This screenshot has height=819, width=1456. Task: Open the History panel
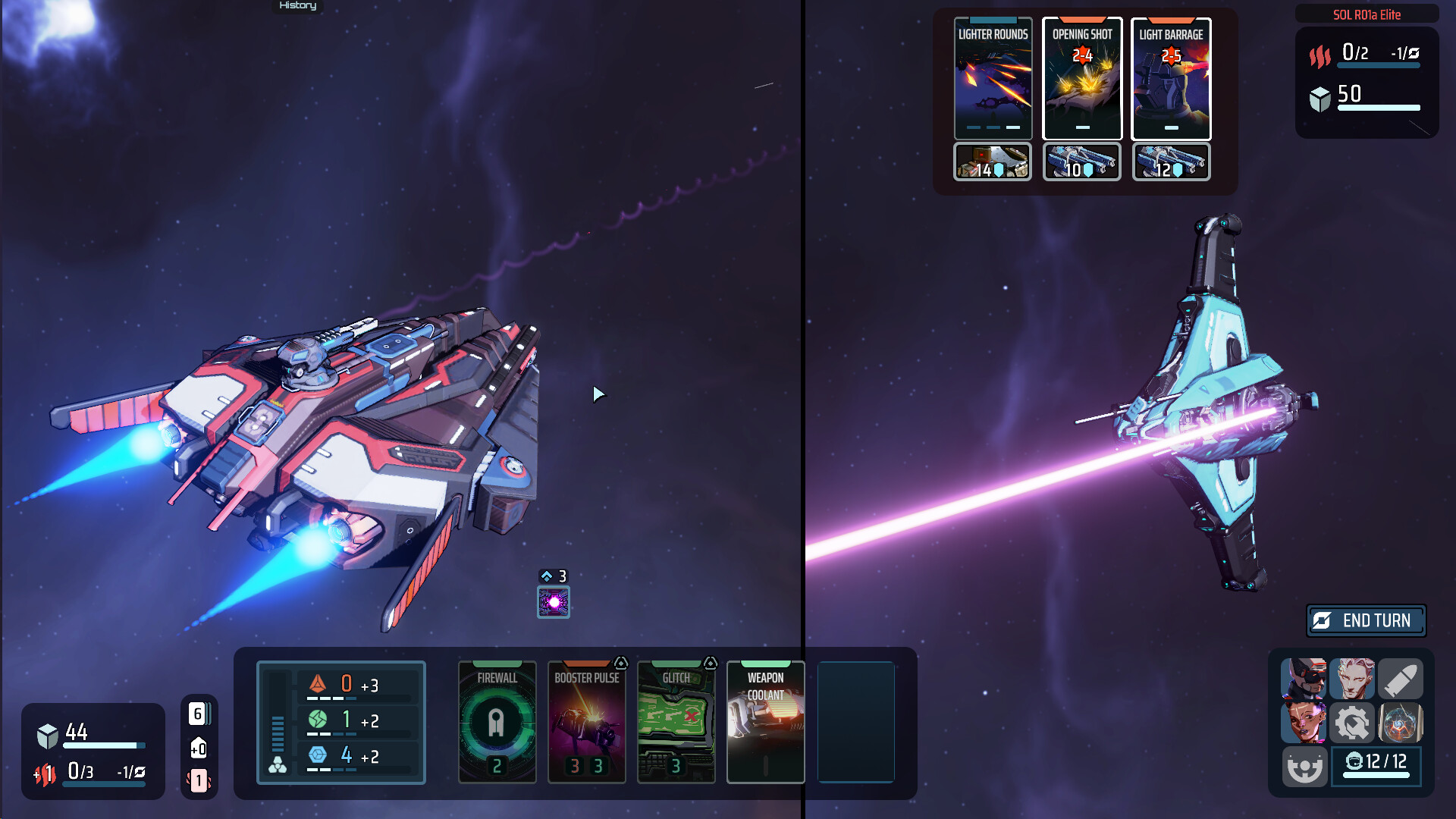(297, 6)
